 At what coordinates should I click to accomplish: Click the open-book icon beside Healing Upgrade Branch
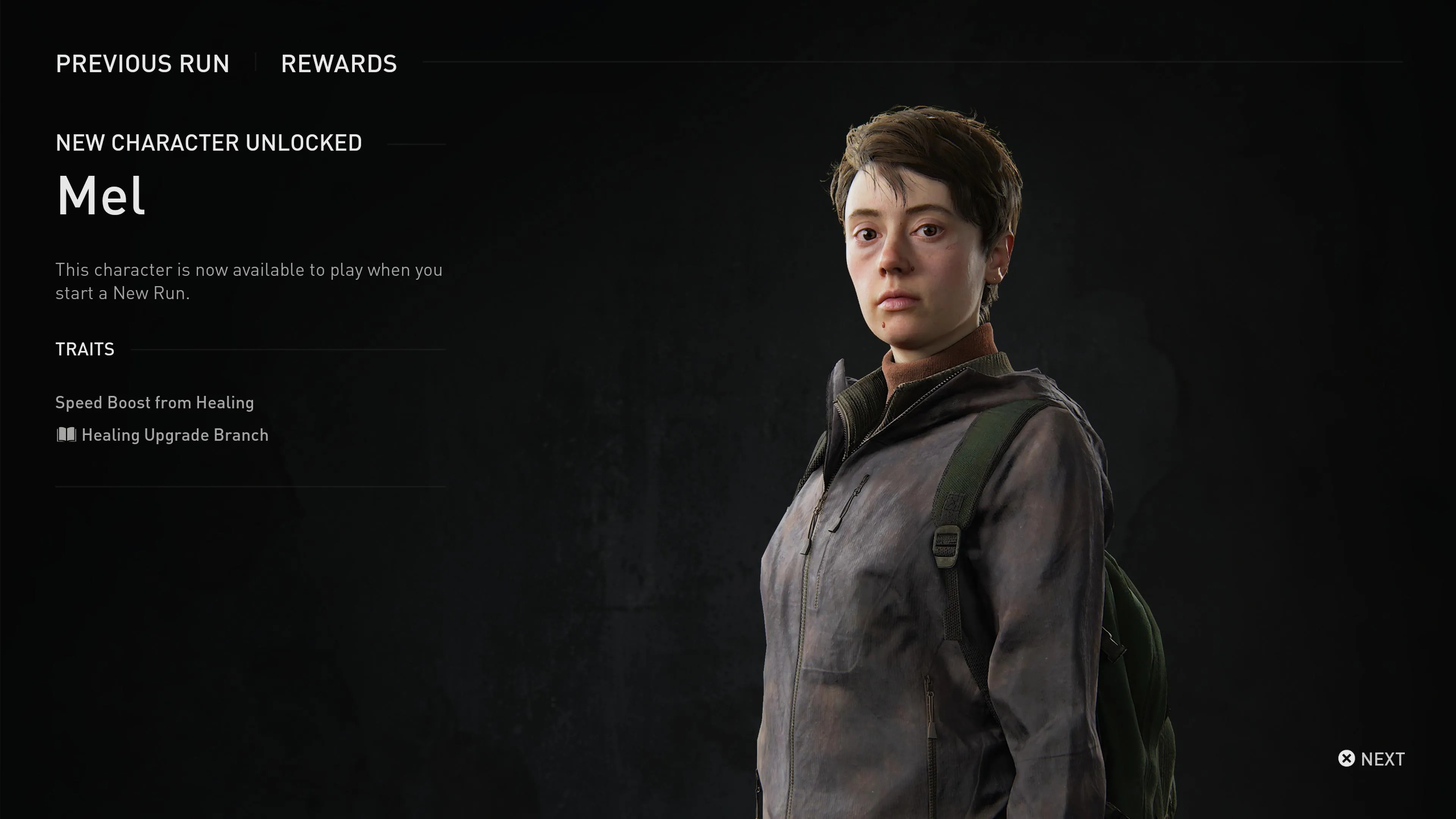tap(66, 435)
